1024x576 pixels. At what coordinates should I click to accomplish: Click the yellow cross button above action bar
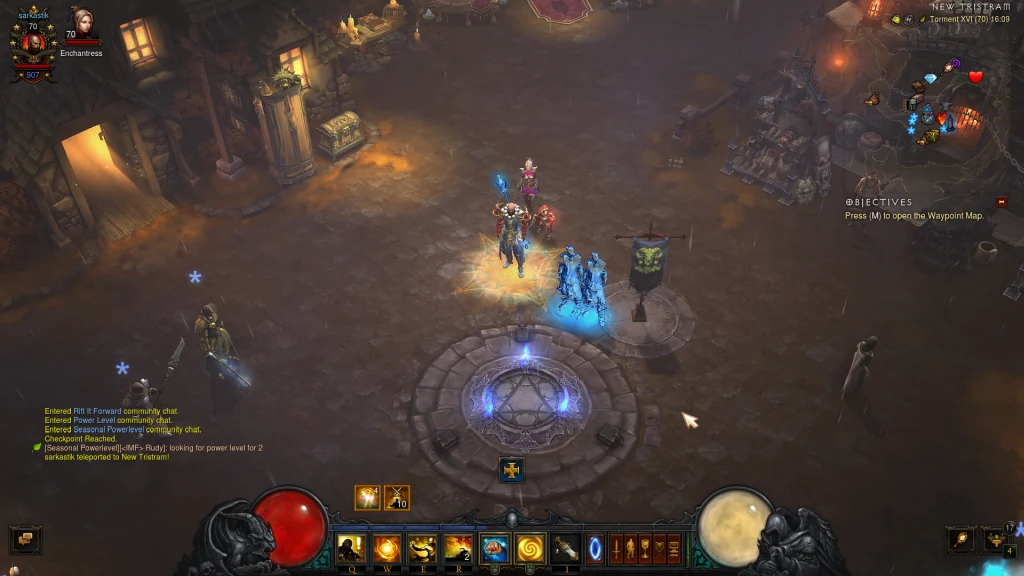point(512,469)
